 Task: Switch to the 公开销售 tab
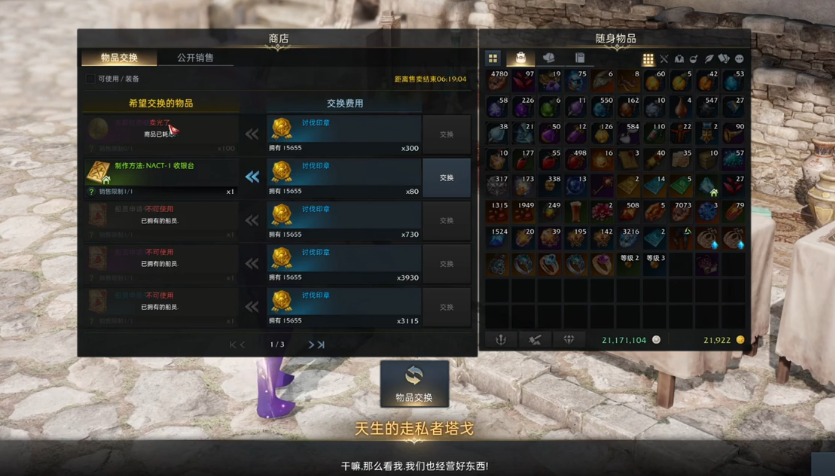click(x=195, y=58)
